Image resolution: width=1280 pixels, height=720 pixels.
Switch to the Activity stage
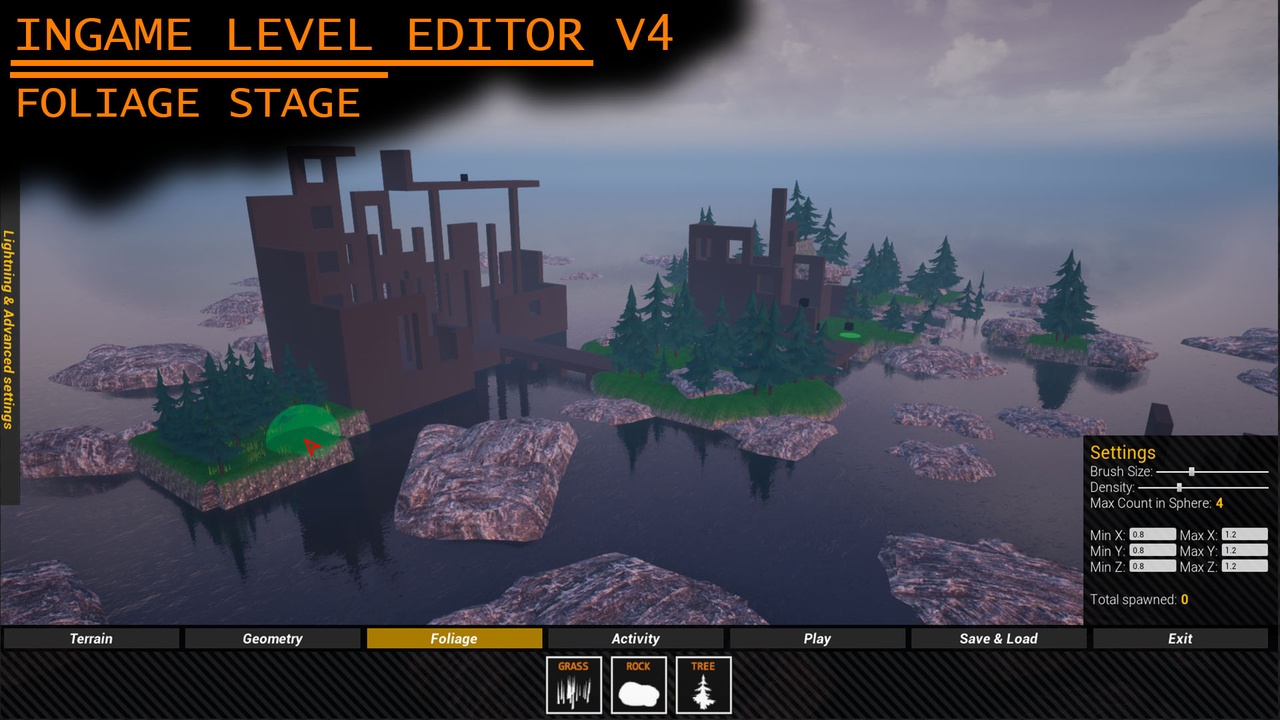[x=635, y=638]
